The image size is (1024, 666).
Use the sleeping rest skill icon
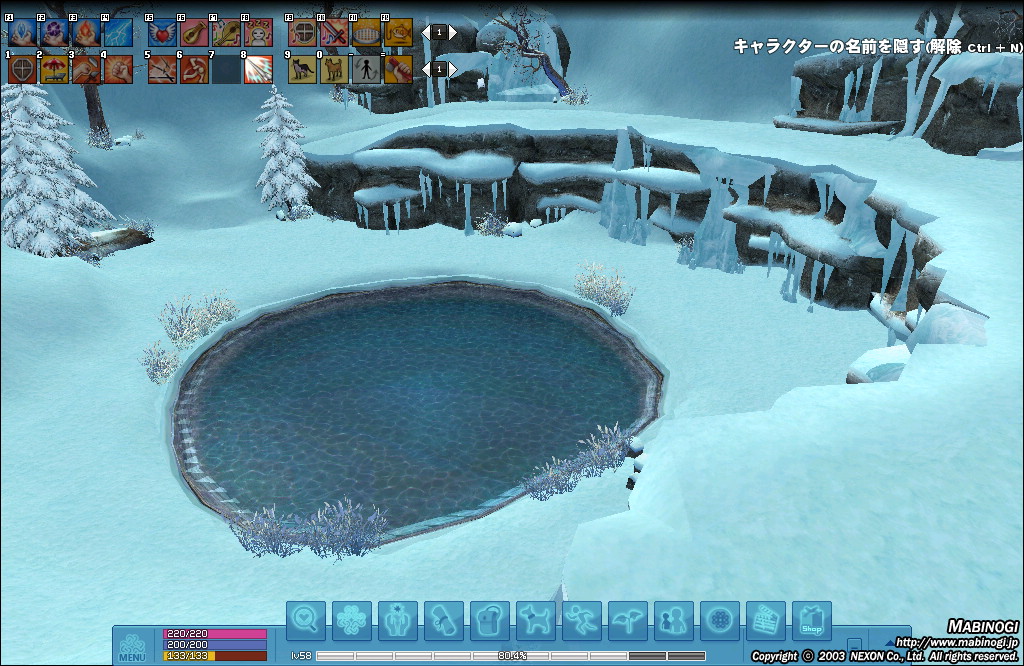(258, 32)
